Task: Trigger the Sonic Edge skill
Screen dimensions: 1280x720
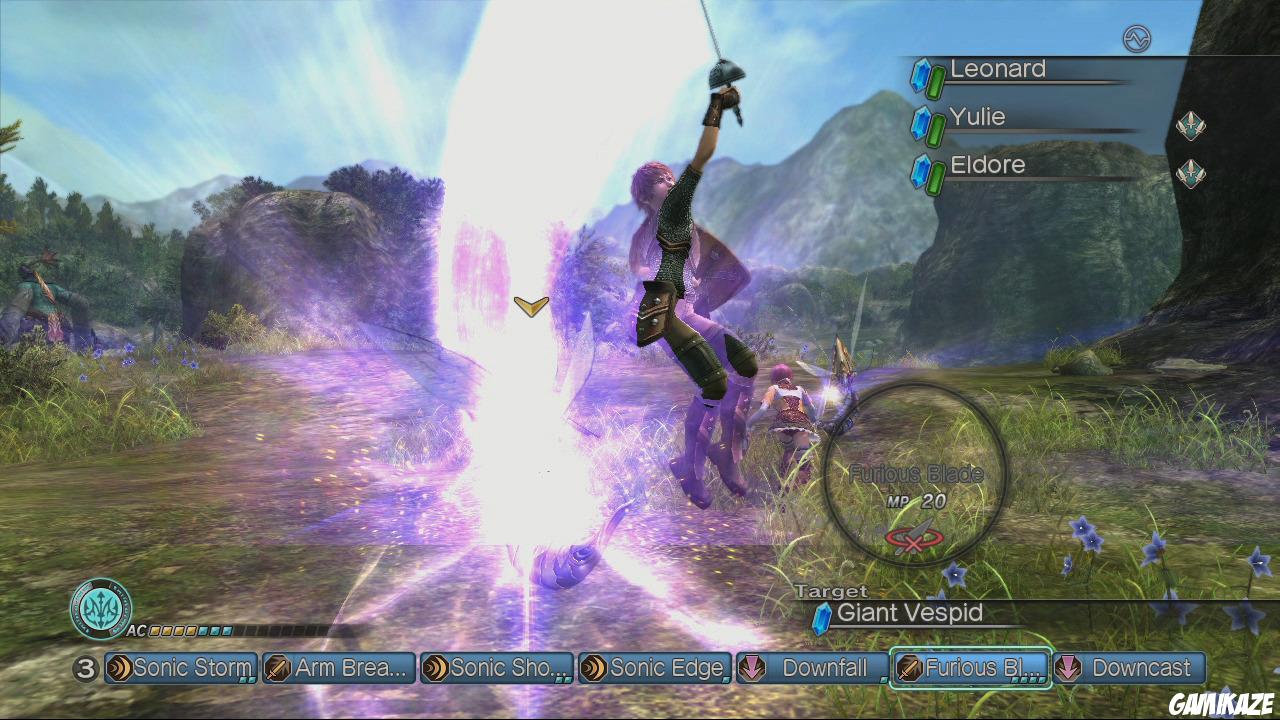Action: [655, 668]
